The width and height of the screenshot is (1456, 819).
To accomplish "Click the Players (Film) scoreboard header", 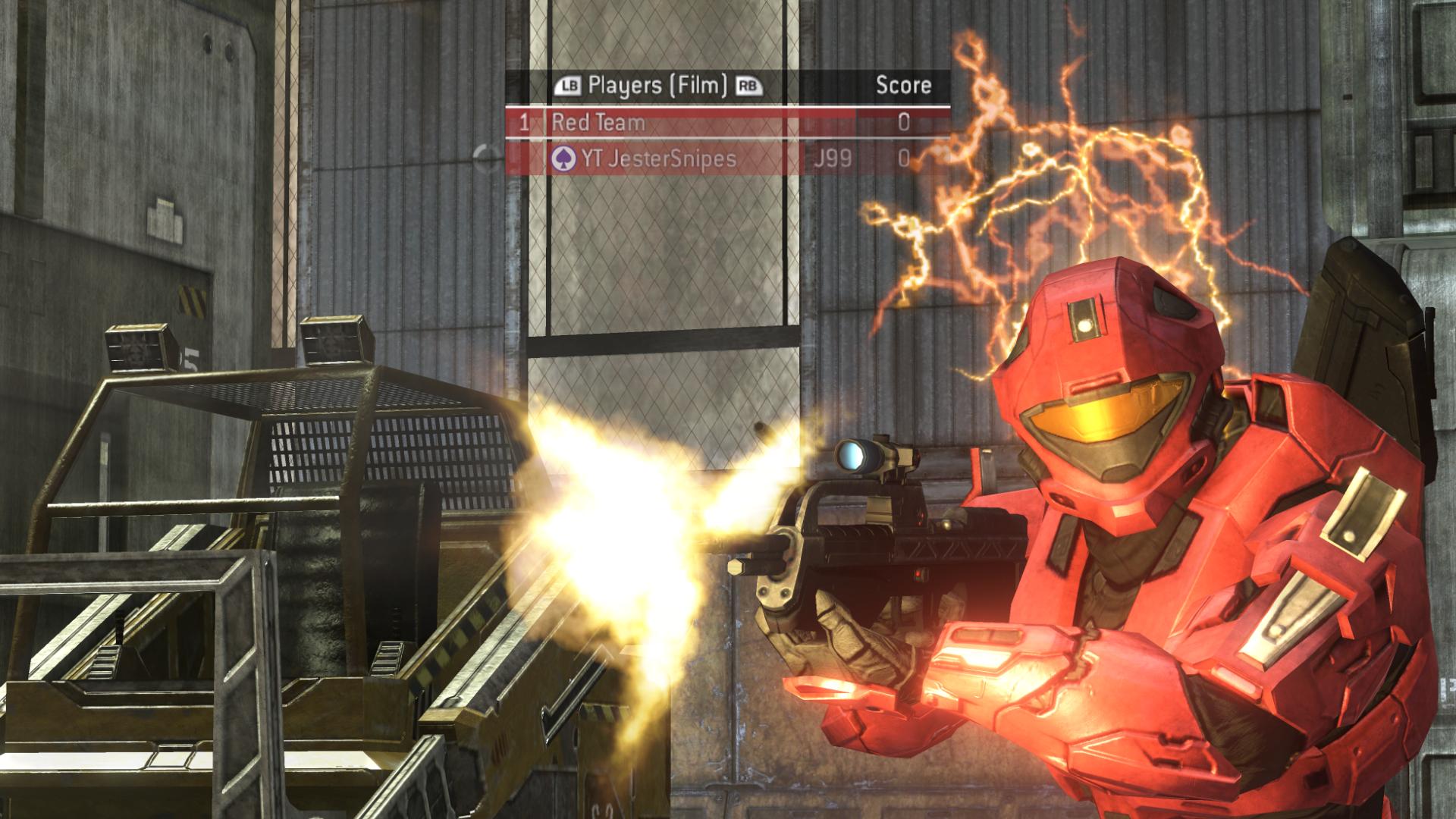I will [657, 85].
